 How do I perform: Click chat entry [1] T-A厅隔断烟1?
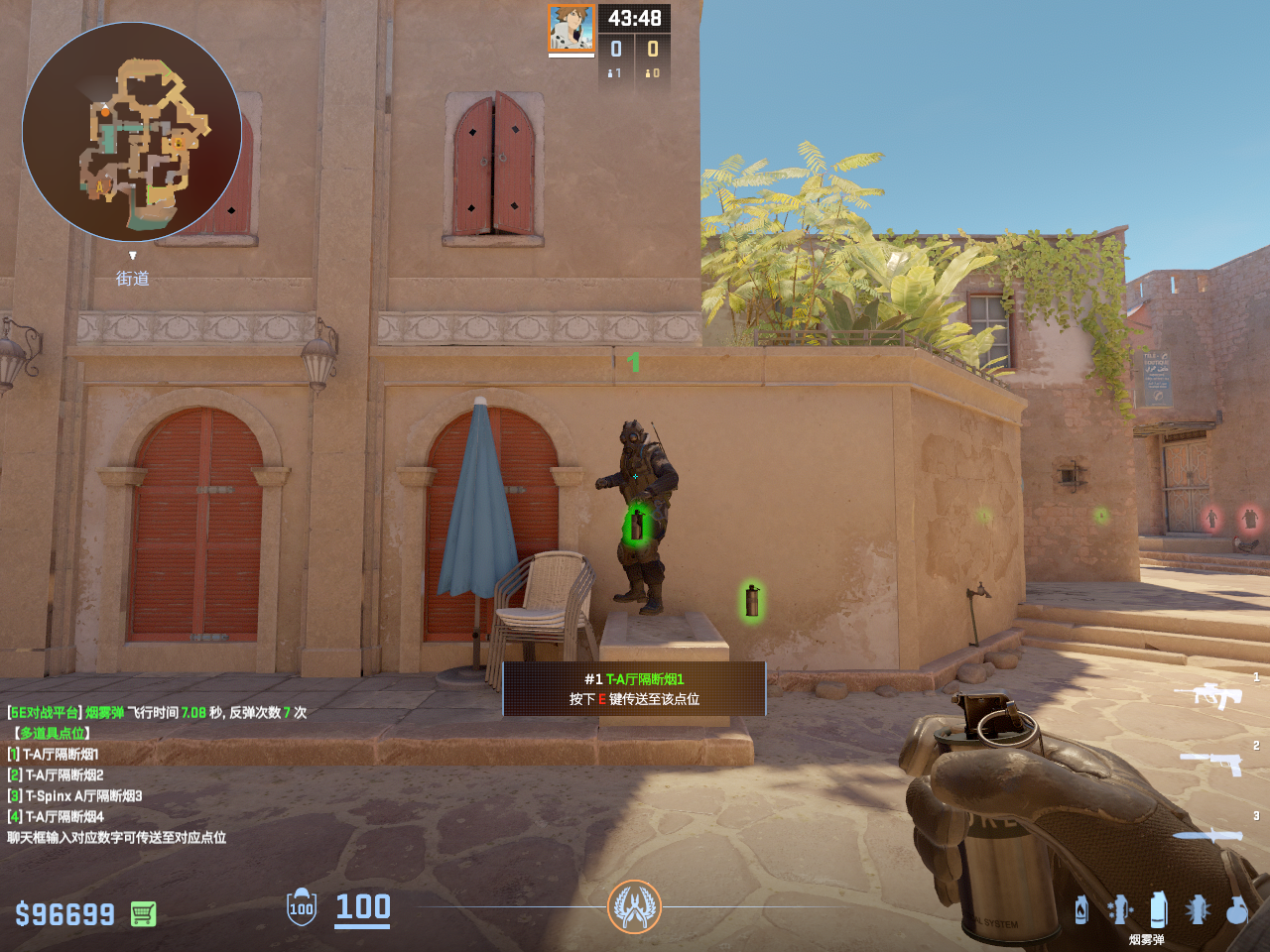coord(55,755)
